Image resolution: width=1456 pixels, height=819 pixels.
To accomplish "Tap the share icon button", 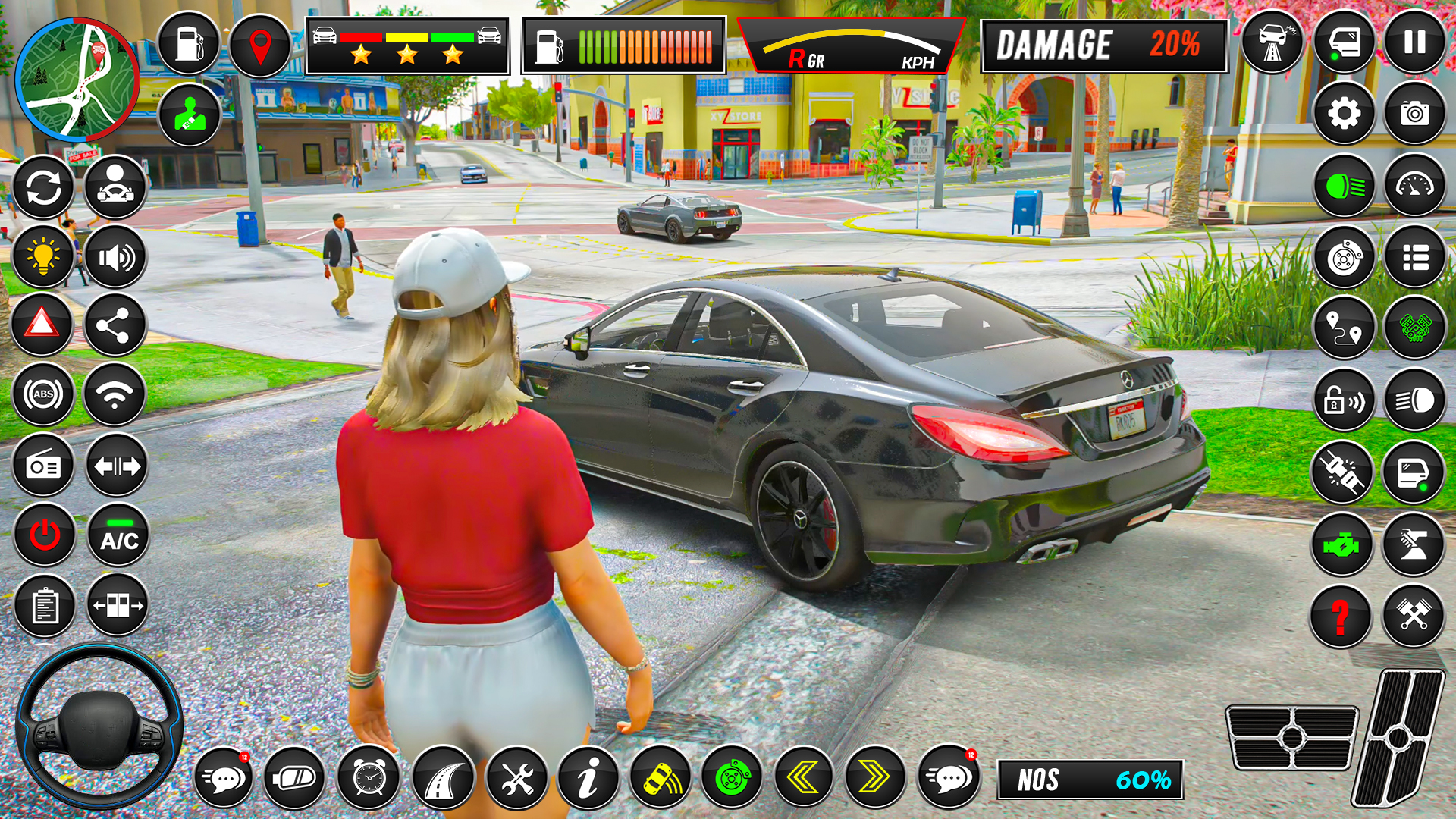I will coord(115,326).
